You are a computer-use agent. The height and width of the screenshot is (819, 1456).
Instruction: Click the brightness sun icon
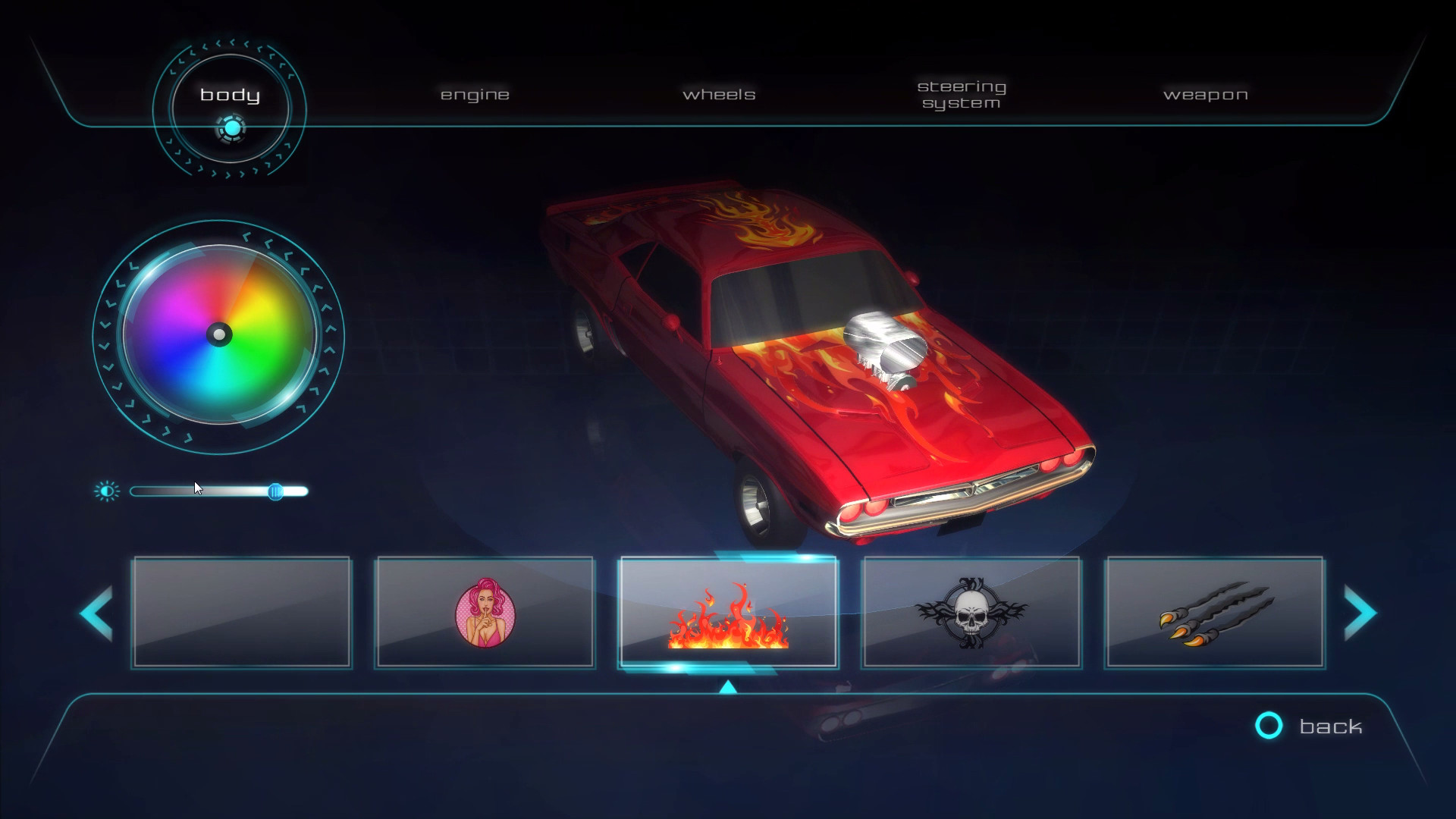(108, 490)
